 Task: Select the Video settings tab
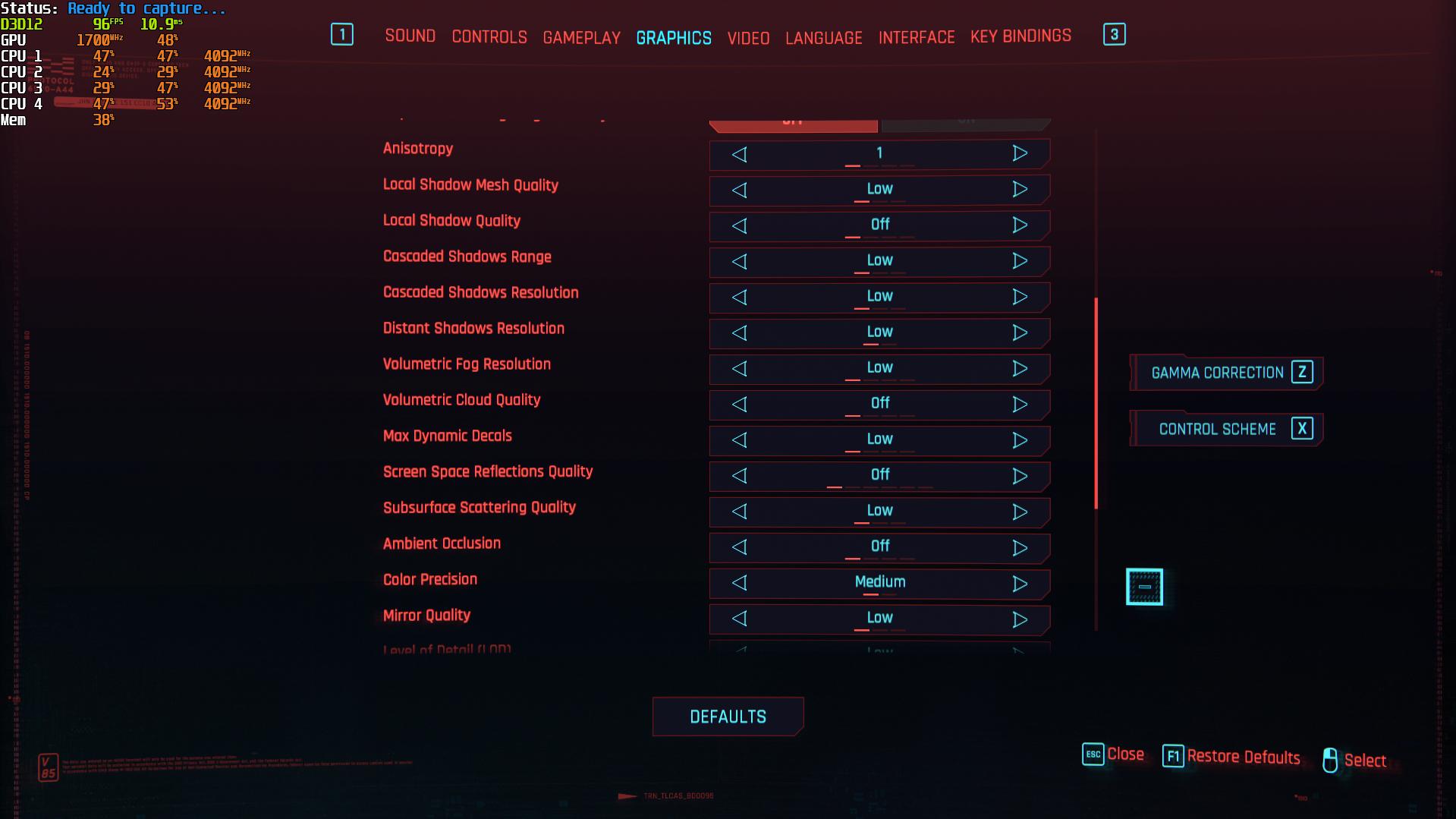pyautogui.click(x=748, y=38)
